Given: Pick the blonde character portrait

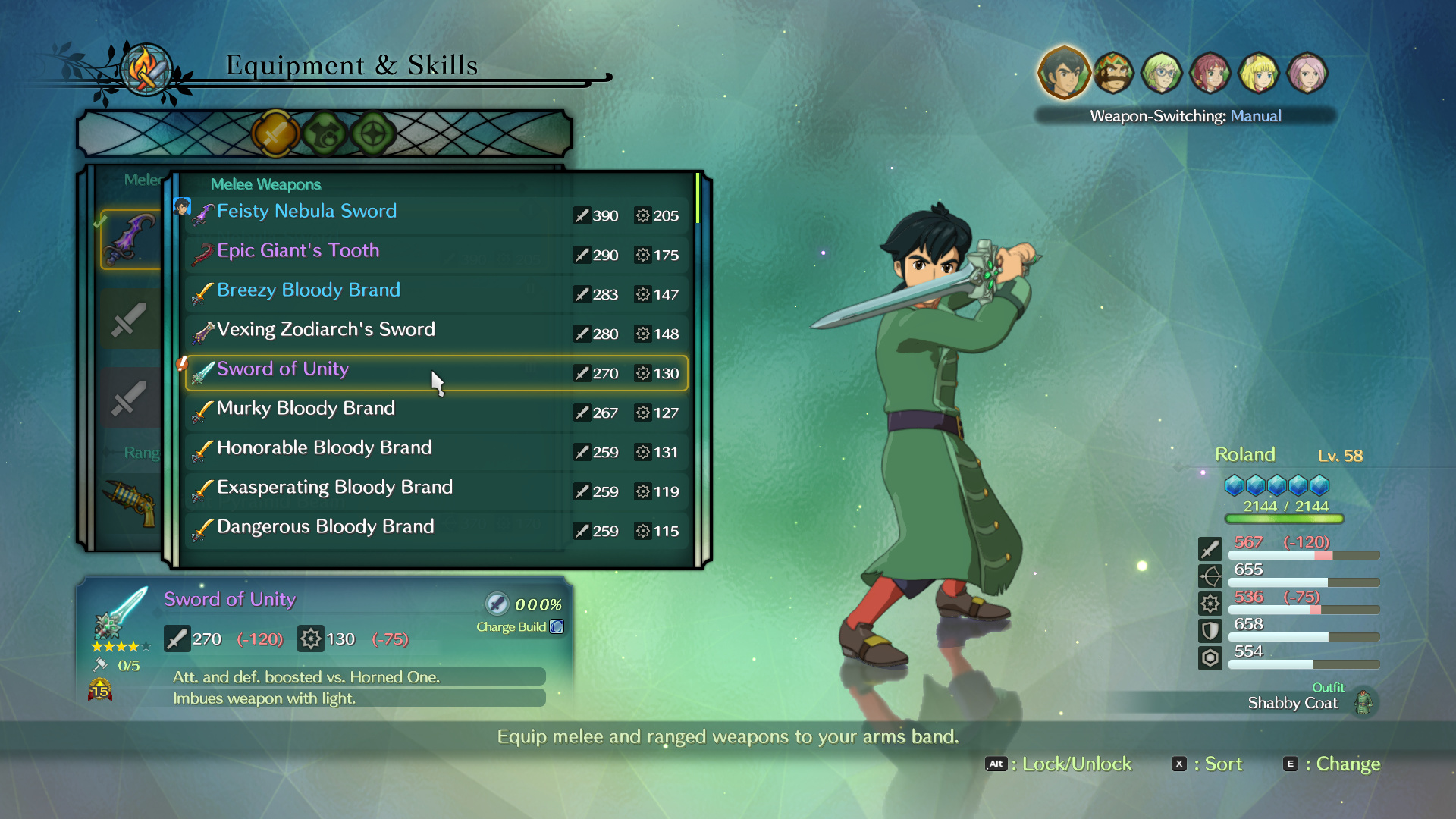Looking at the screenshot, I should pos(1258,73).
